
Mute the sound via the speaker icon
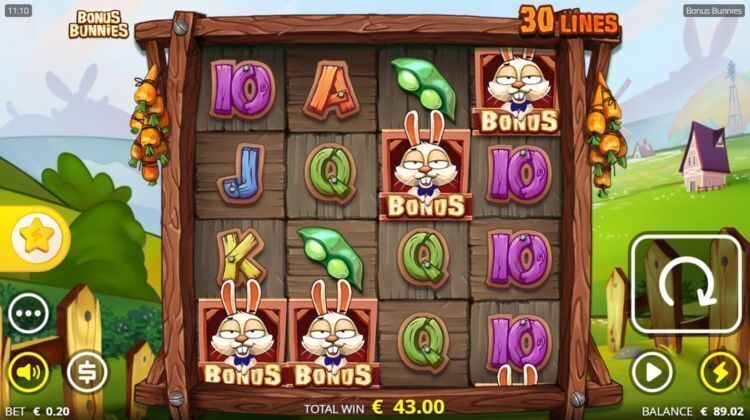pyautogui.click(x=28, y=373)
